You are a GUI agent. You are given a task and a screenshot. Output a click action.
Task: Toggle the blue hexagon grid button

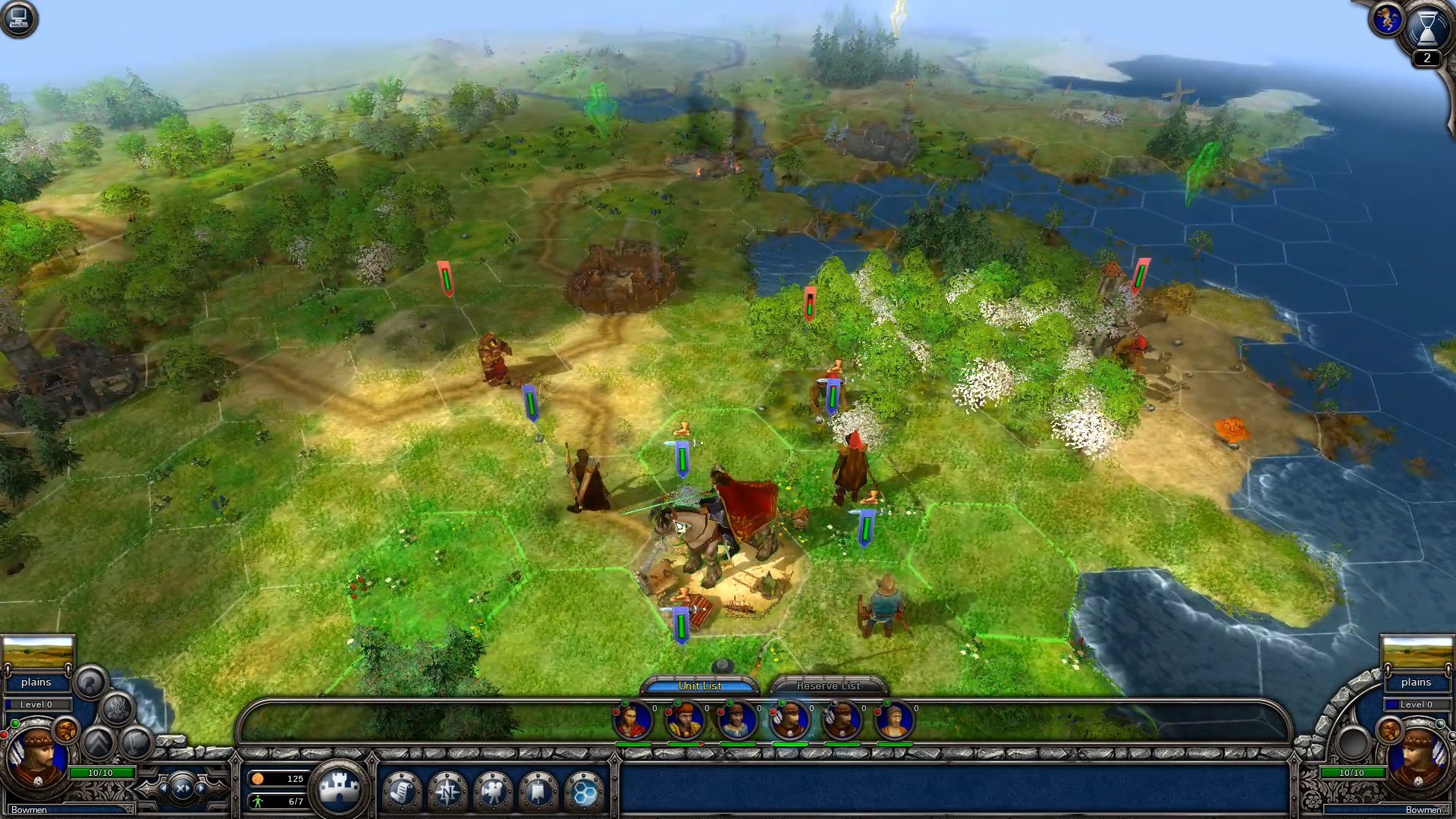coord(584,792)
